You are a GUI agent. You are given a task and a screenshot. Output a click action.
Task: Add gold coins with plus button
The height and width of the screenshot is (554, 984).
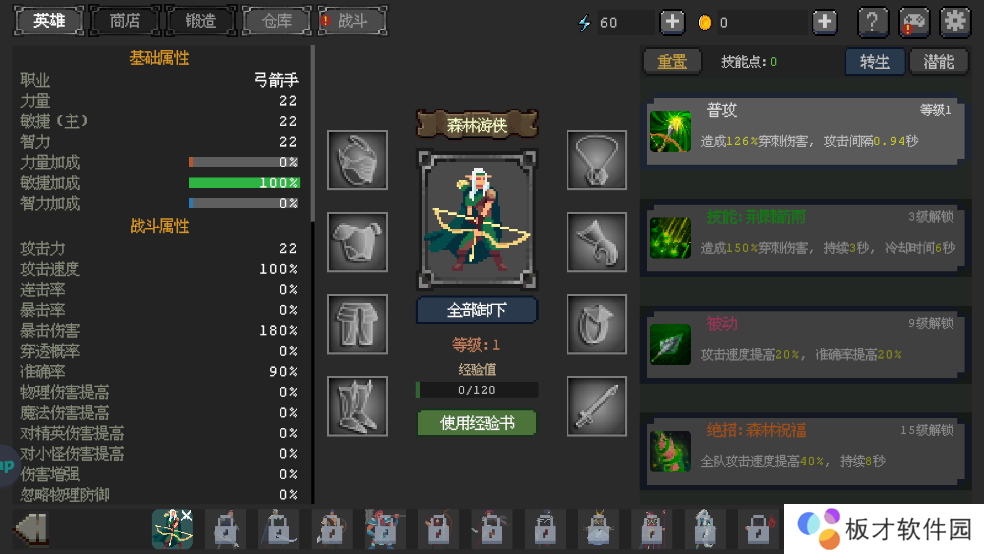click(x=824, y=22)
